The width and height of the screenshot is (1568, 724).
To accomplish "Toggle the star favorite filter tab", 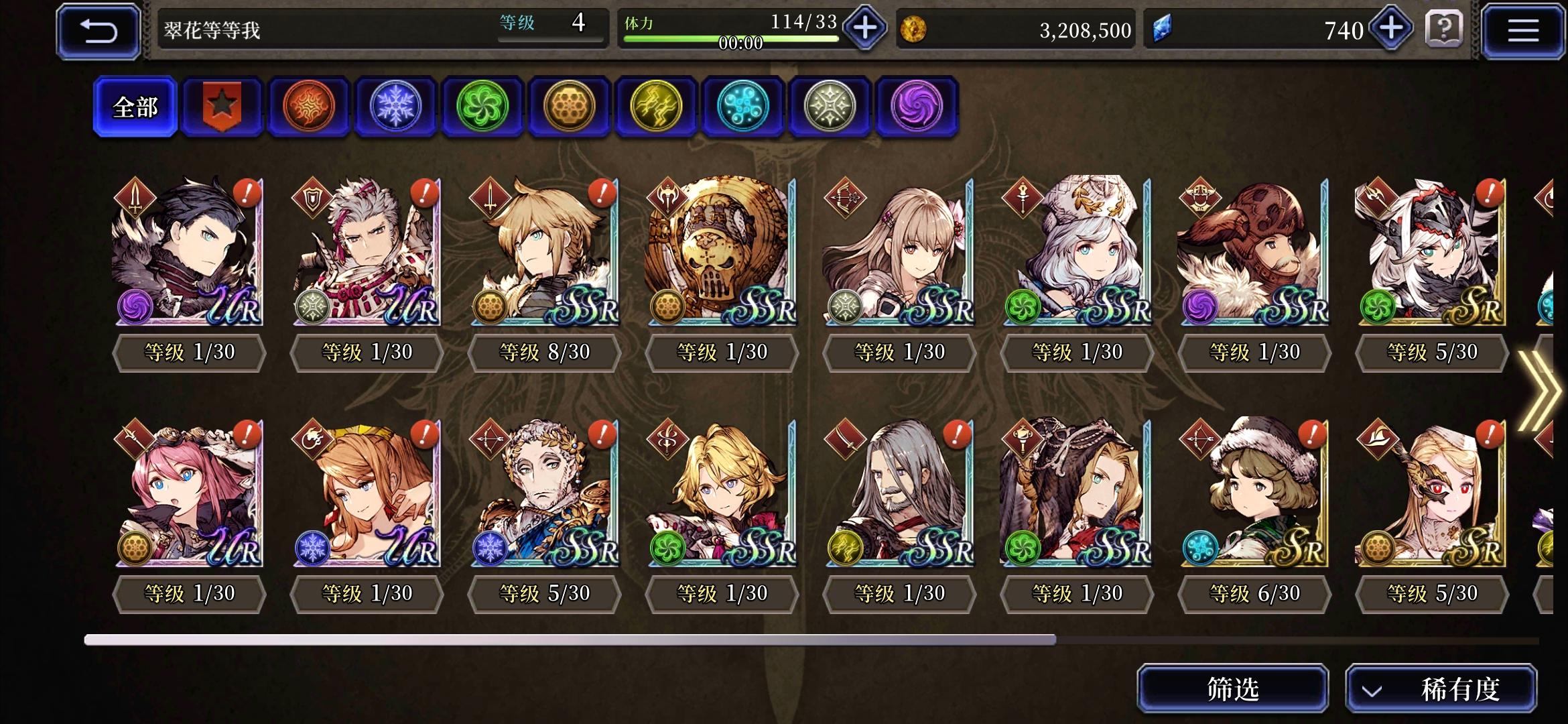I will [x=221, y=106].
